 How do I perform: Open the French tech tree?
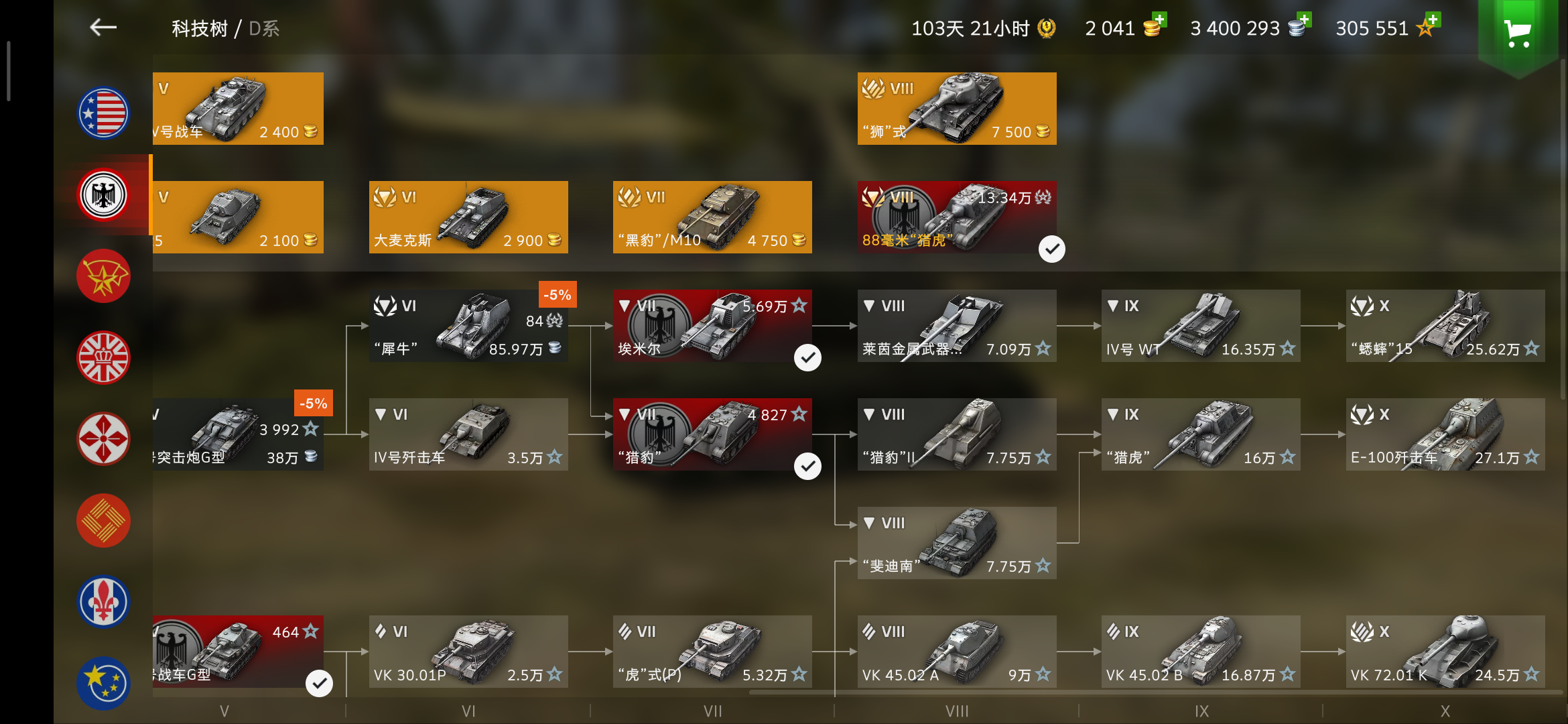[103, 602]
